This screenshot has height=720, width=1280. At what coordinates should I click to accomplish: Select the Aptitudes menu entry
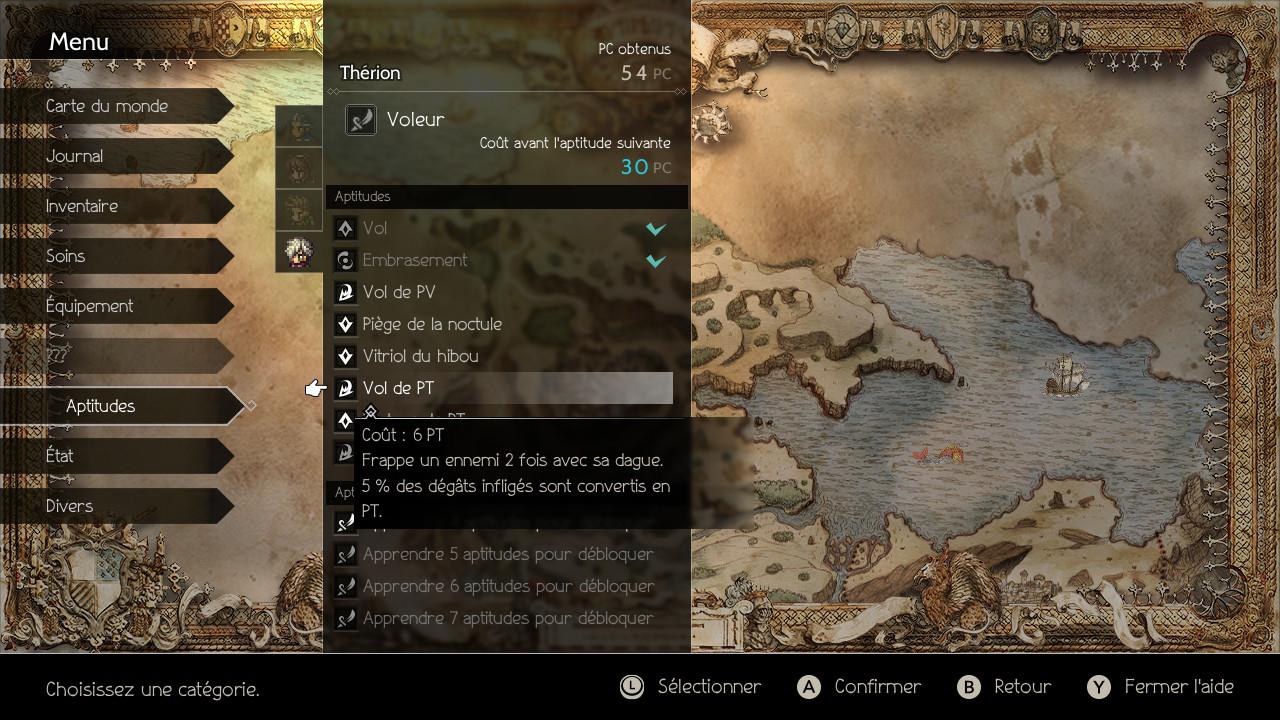(101, 406)
